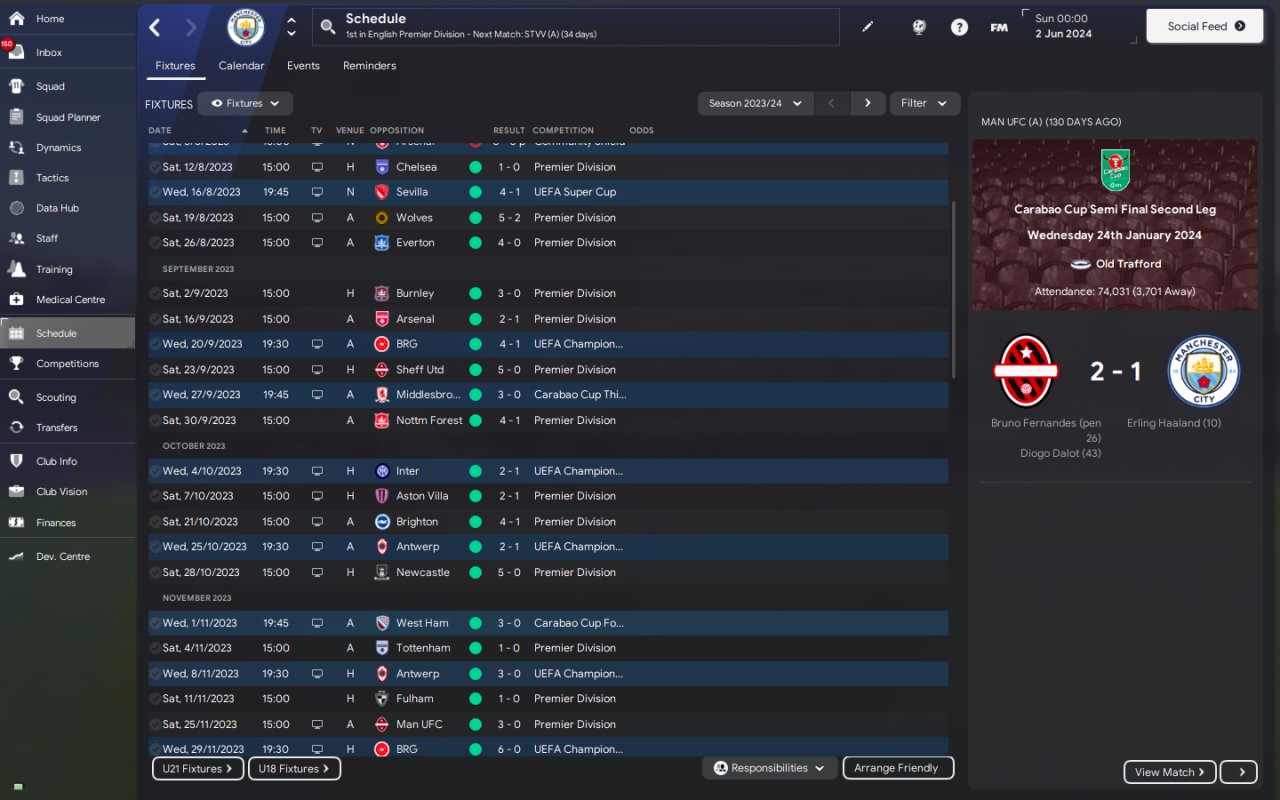1280x800 pixels.
Task: Expand the Fixtures view dropdown
Action: [245, 103]
